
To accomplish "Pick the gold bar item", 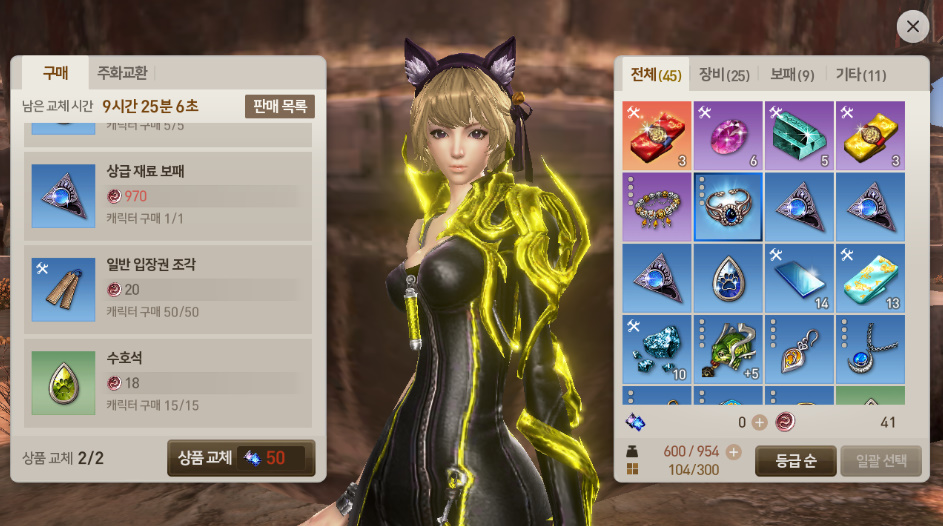I will pyautogui.click(x=870, y=136).
